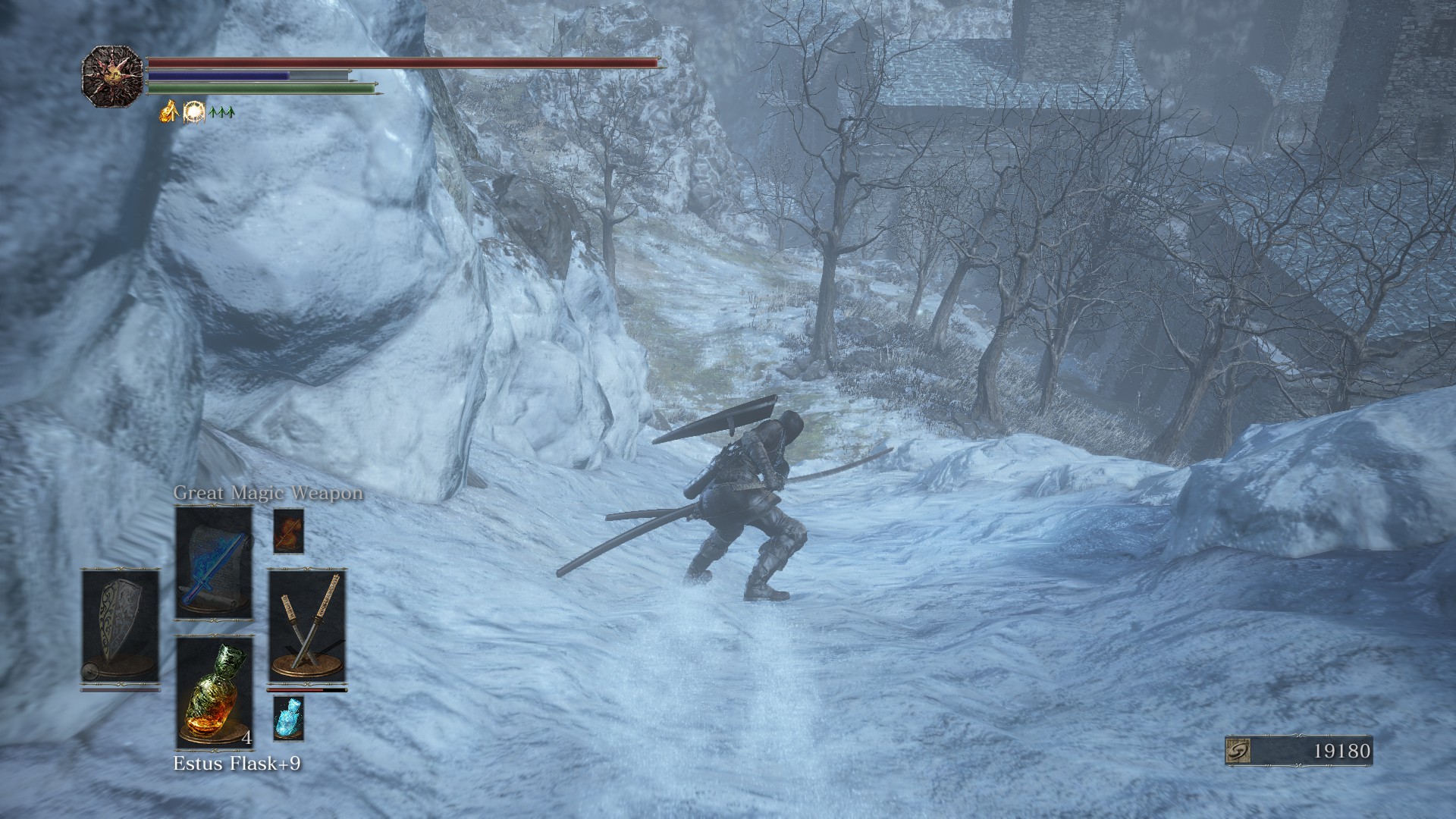The height and width of the screenshot is (819, 1456).
Task: Inspect the glowing white ring buff icon
Action: coord(194,112)
